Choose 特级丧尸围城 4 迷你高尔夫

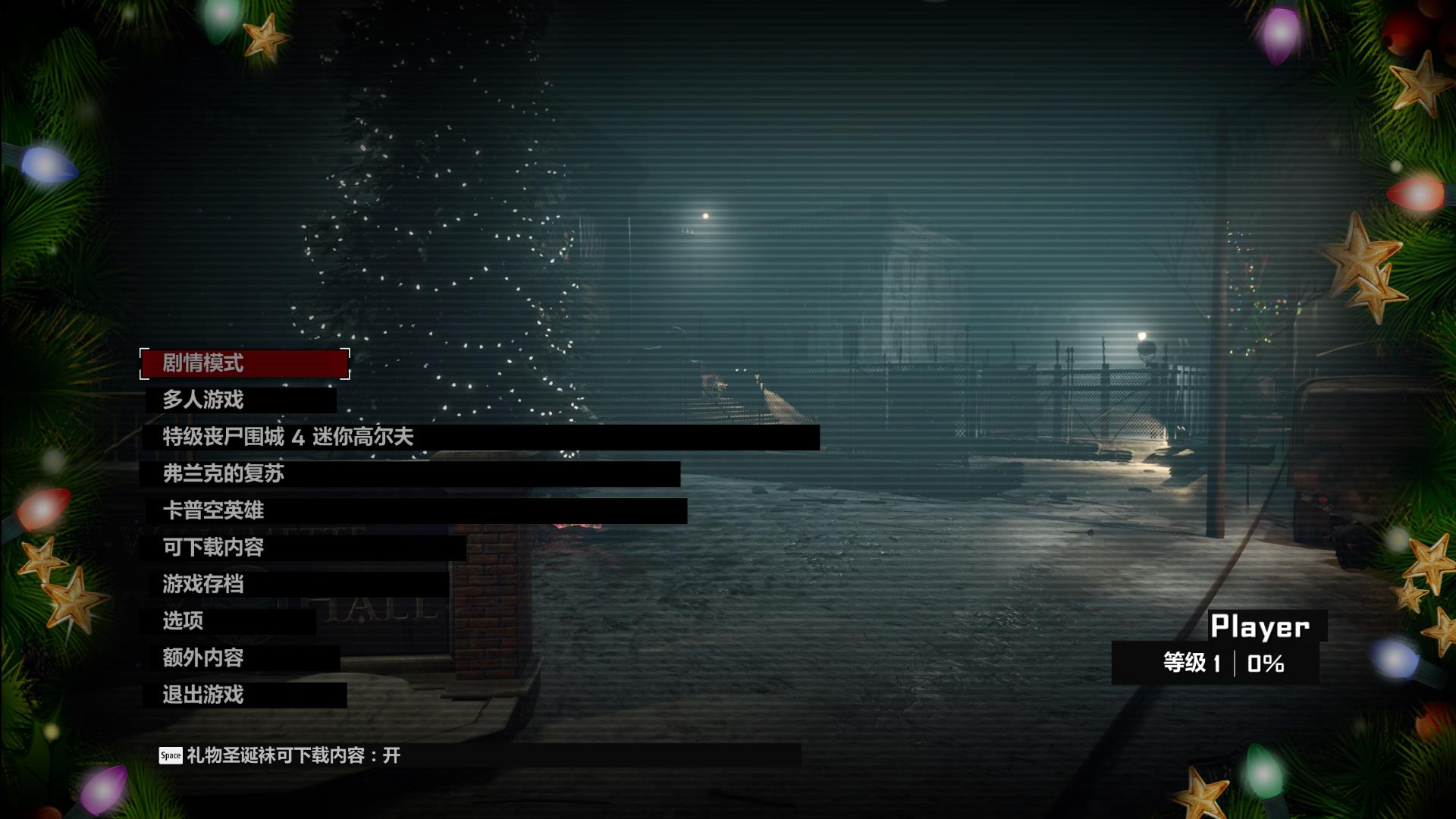coord(288,437)
